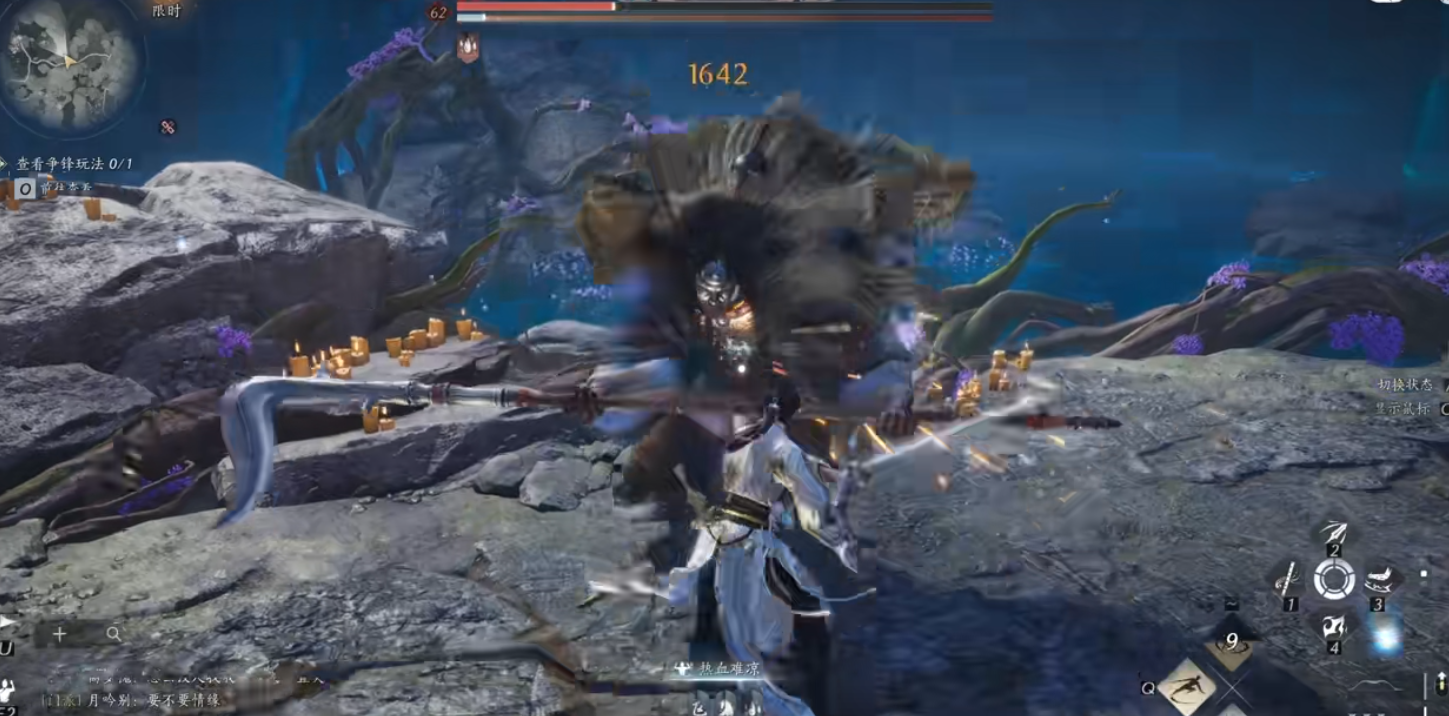The height and width of the screenshot is (716, 1449).
Task: Open the circular minimap
Action: point(69,65)
